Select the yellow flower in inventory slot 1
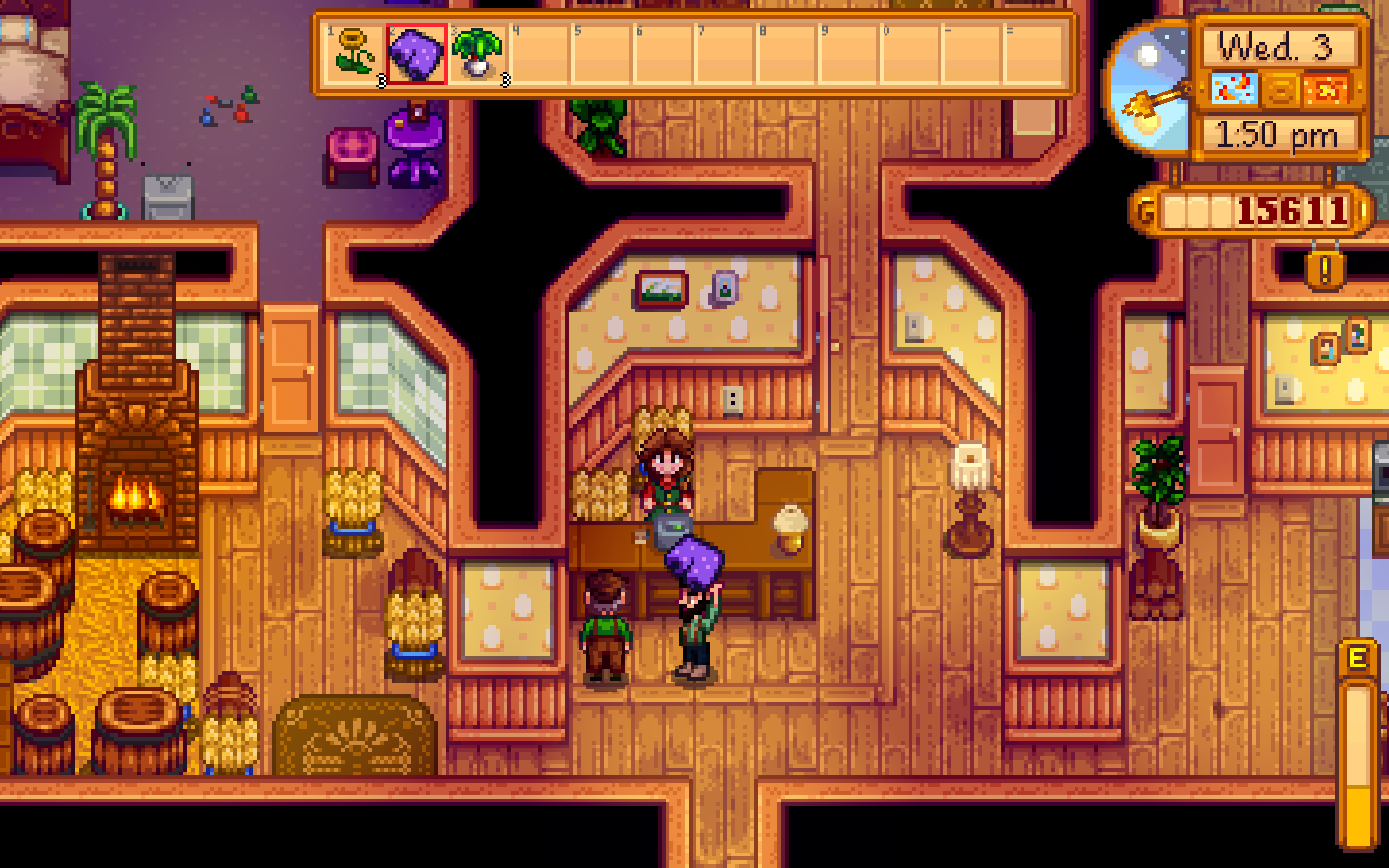Viewport: 1389px width, 868px height. pyautogui.click(x=353, y=55)
